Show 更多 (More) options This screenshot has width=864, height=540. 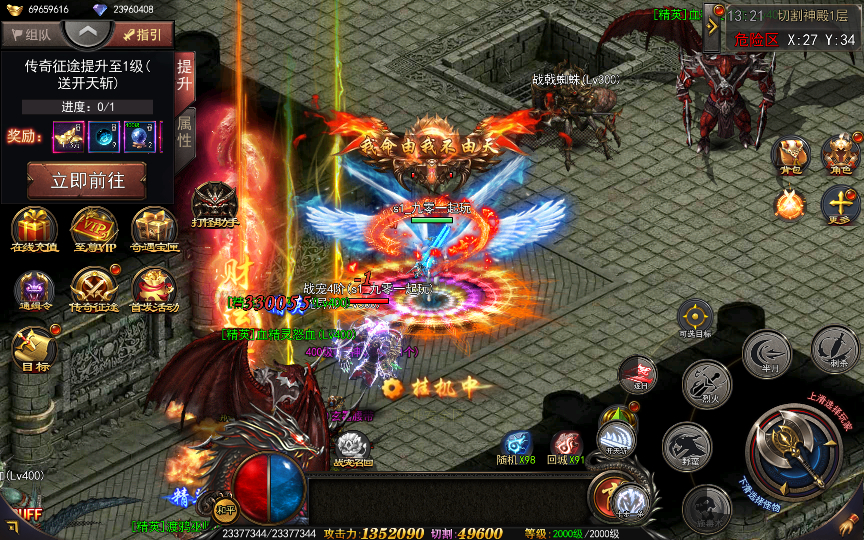click(840, 205)
